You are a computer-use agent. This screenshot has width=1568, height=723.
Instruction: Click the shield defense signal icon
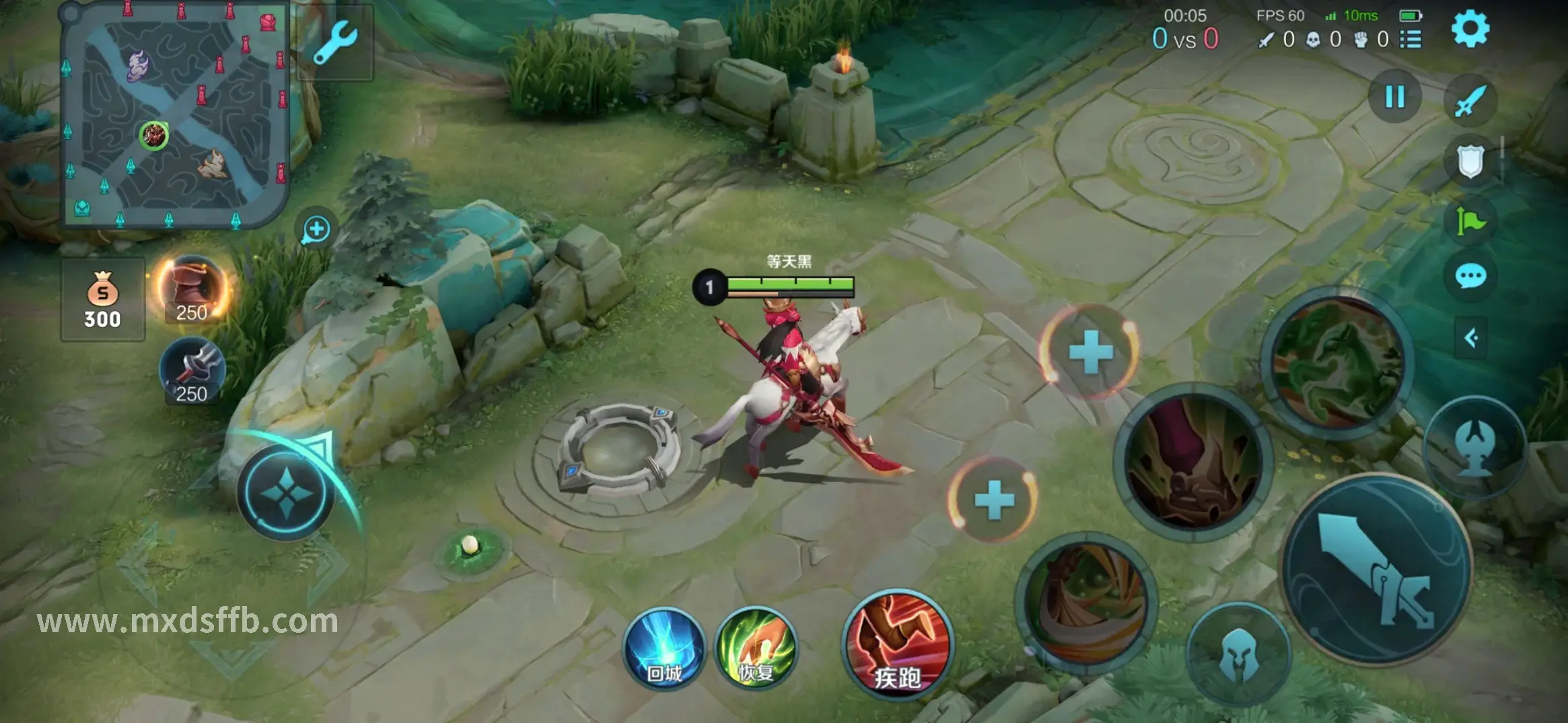click(1470, 161)
